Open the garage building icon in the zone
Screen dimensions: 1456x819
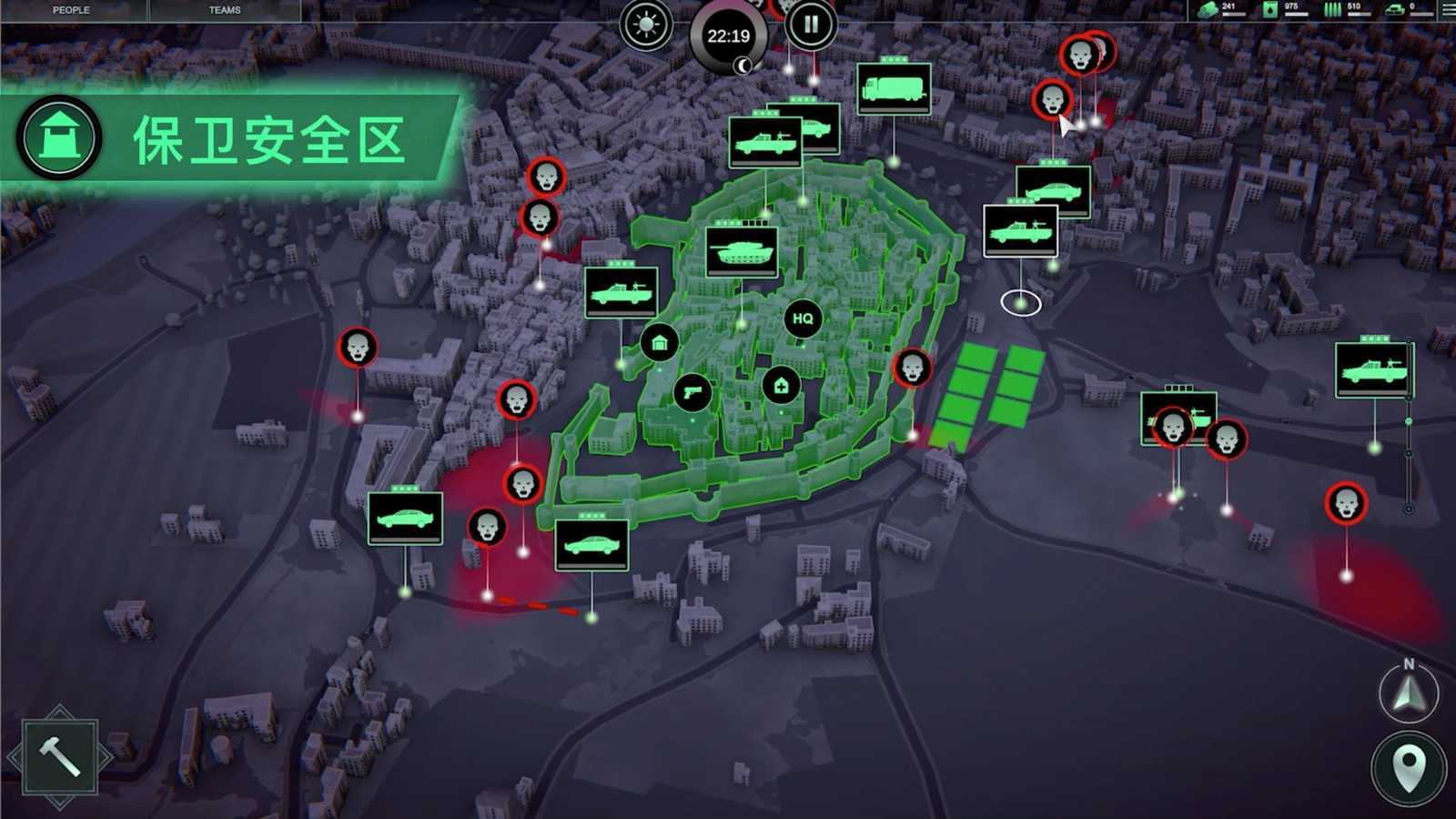point(659,344)
